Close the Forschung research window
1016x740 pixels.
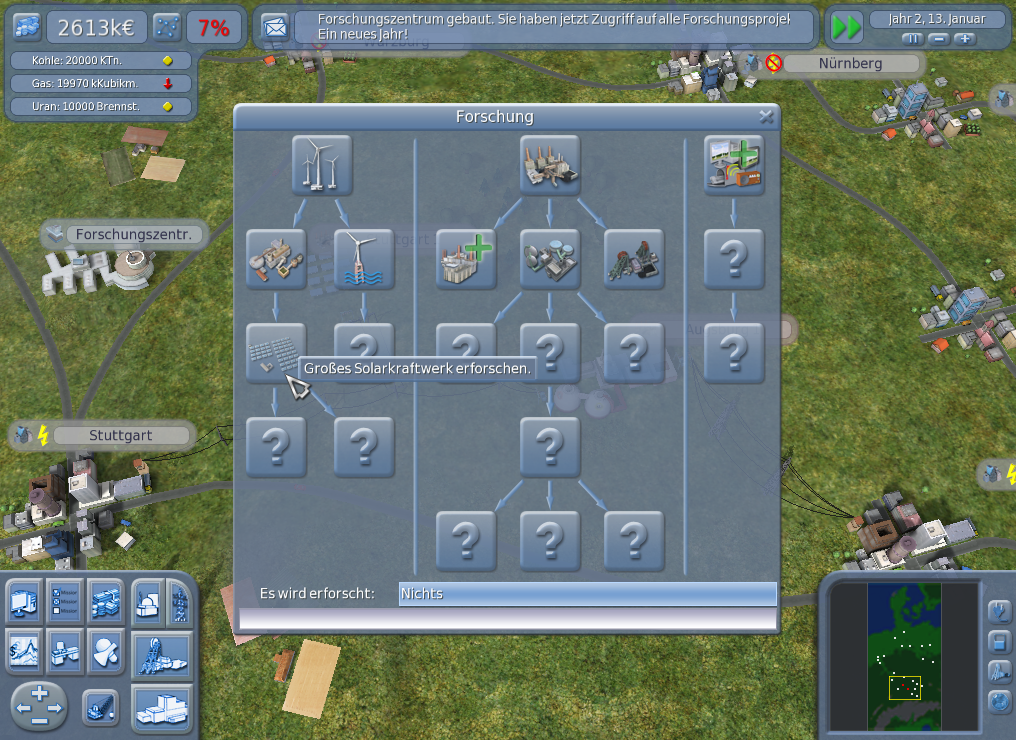pos(766,117)
